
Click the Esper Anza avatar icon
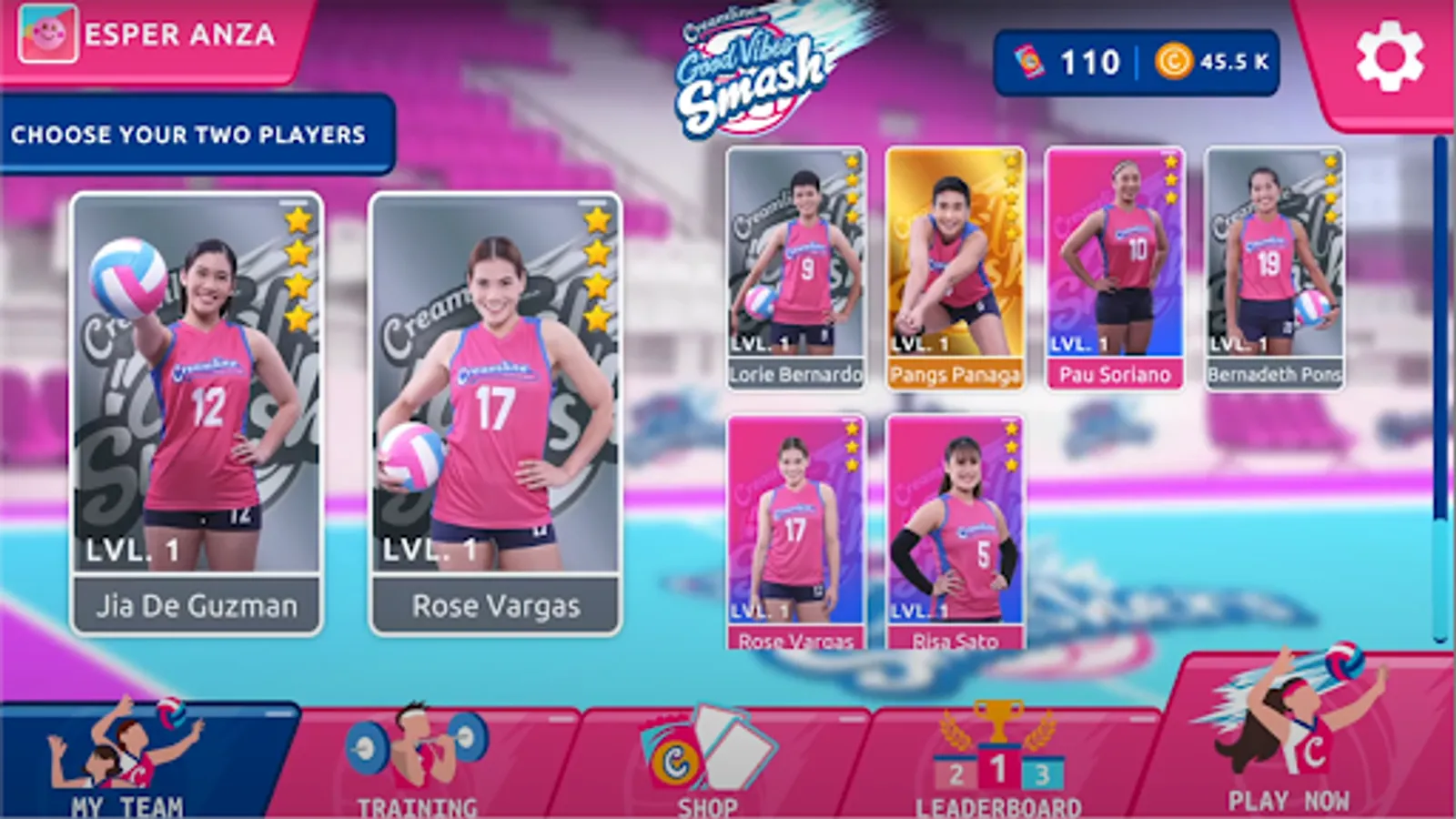49,35
